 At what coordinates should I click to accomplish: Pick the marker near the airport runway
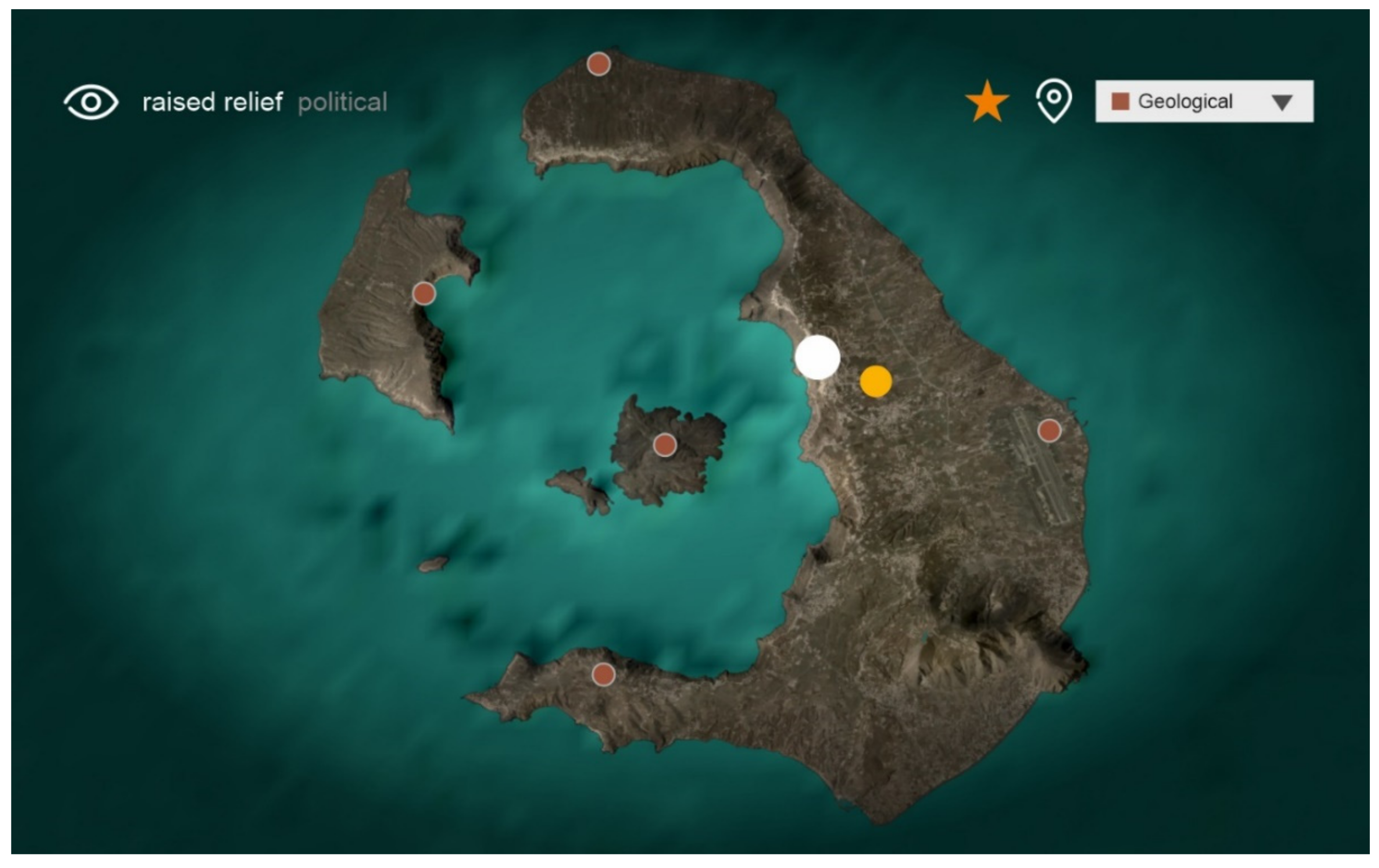coord(1049,430)
